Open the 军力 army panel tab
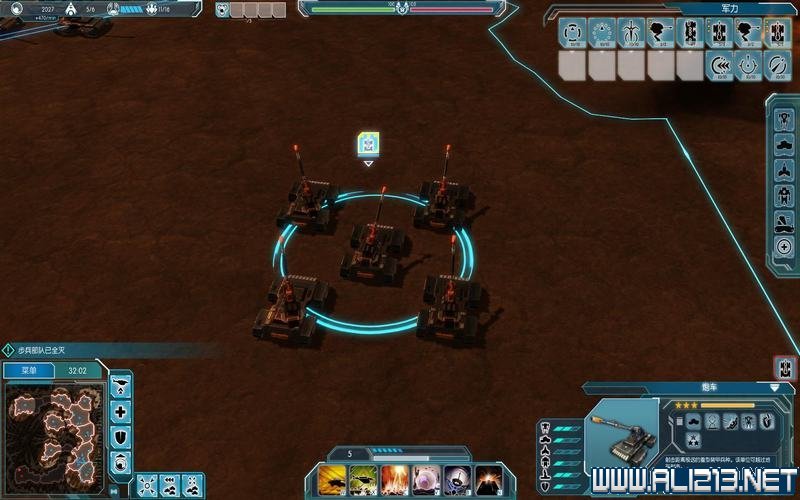The height and width of the screenshot is (500, 800). point(729,8)
